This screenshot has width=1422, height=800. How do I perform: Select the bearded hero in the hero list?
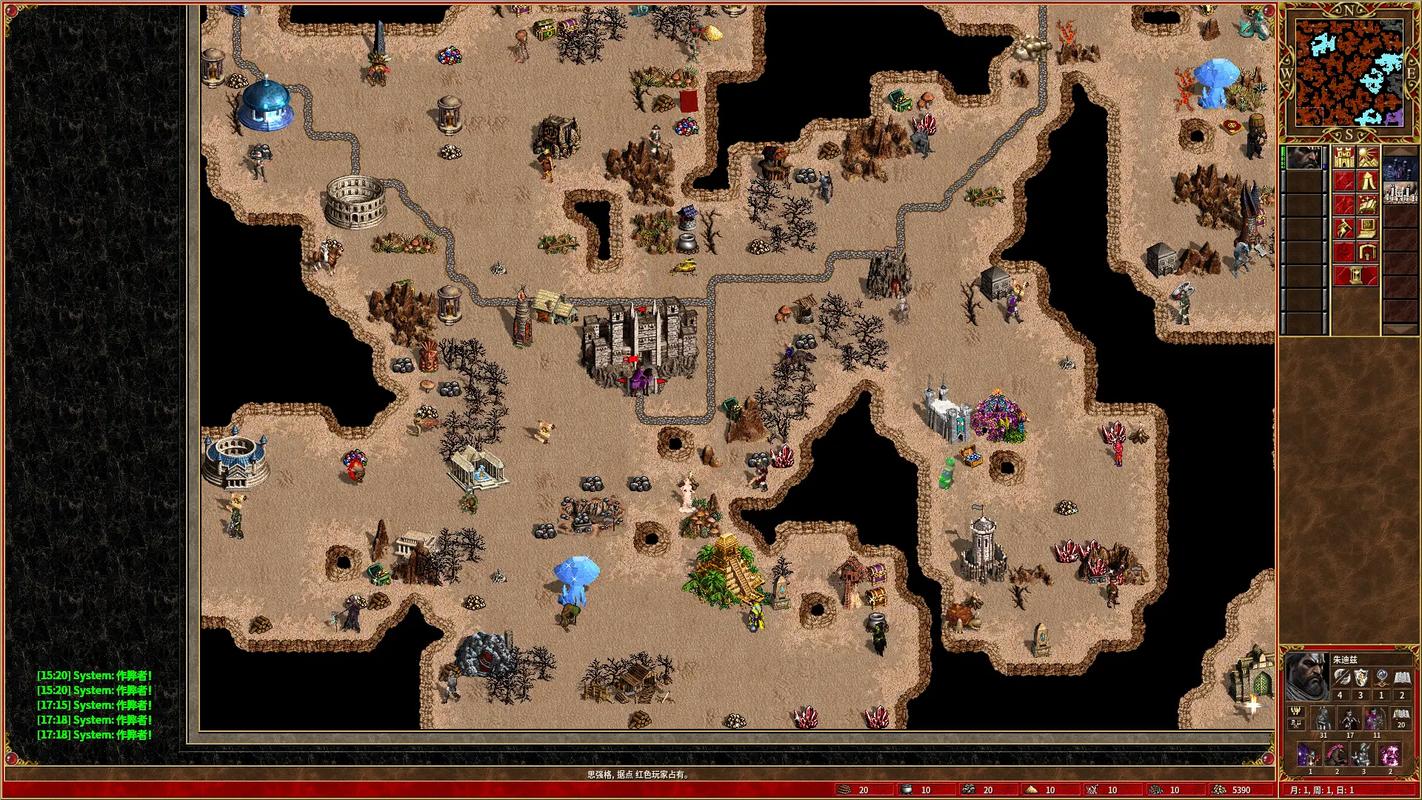click(x=1305, y=158)
